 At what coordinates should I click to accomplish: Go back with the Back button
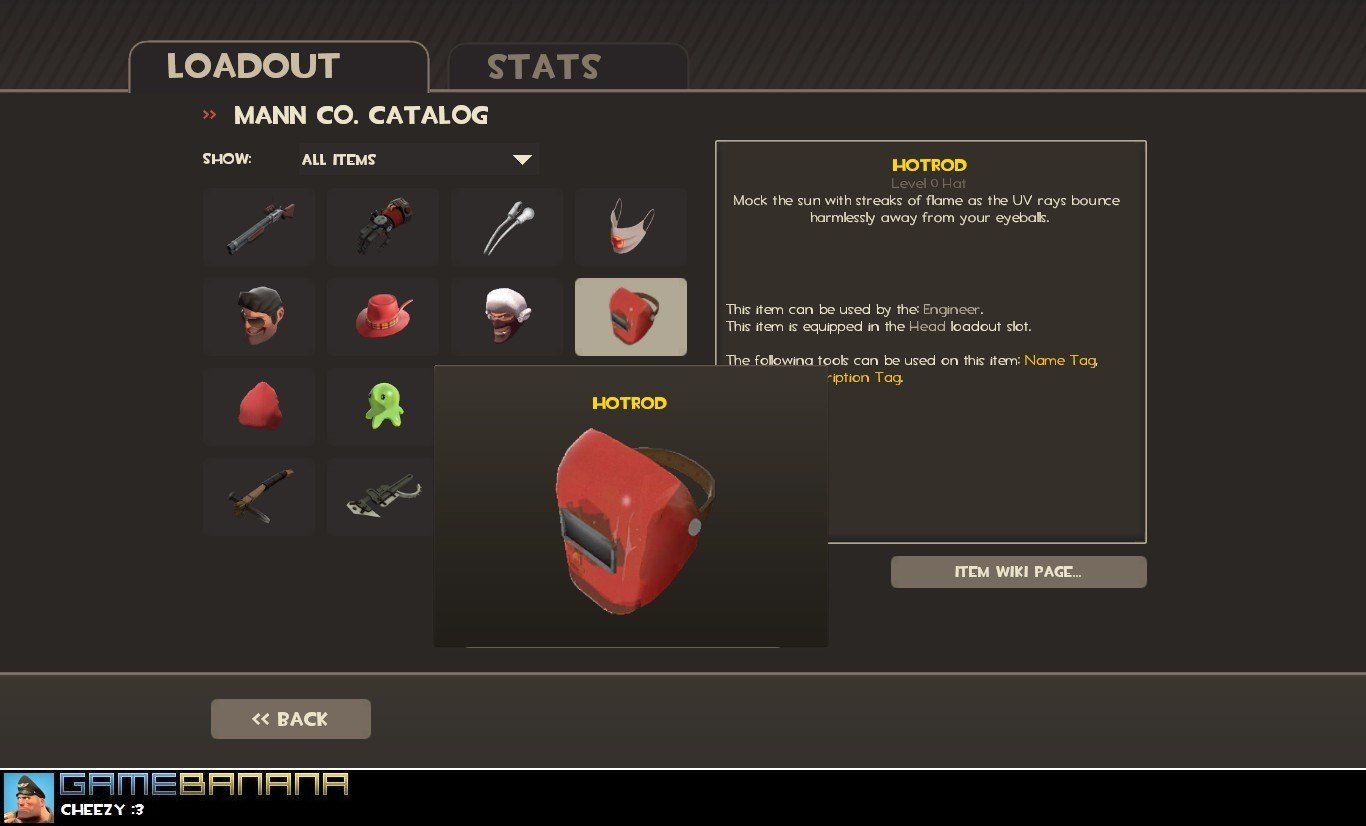pos(290,719)
